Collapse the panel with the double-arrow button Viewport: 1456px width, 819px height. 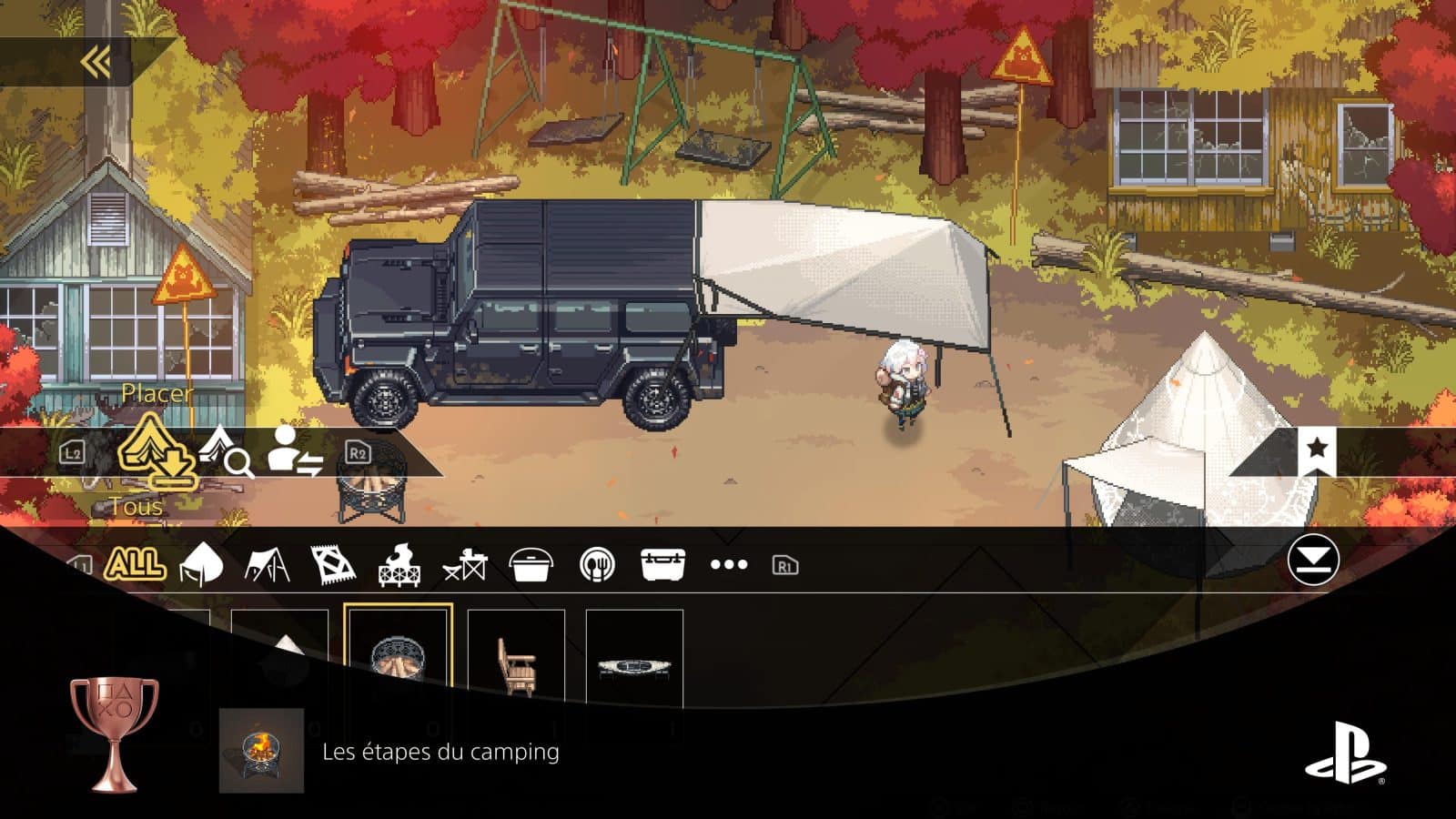(x=95, y=62)
